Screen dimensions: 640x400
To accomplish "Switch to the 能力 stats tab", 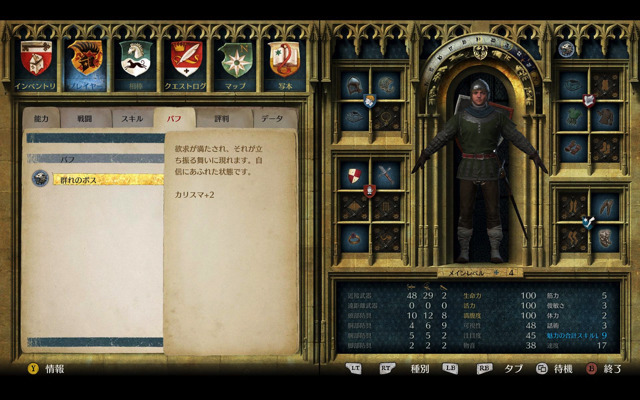I will (41, 118).
